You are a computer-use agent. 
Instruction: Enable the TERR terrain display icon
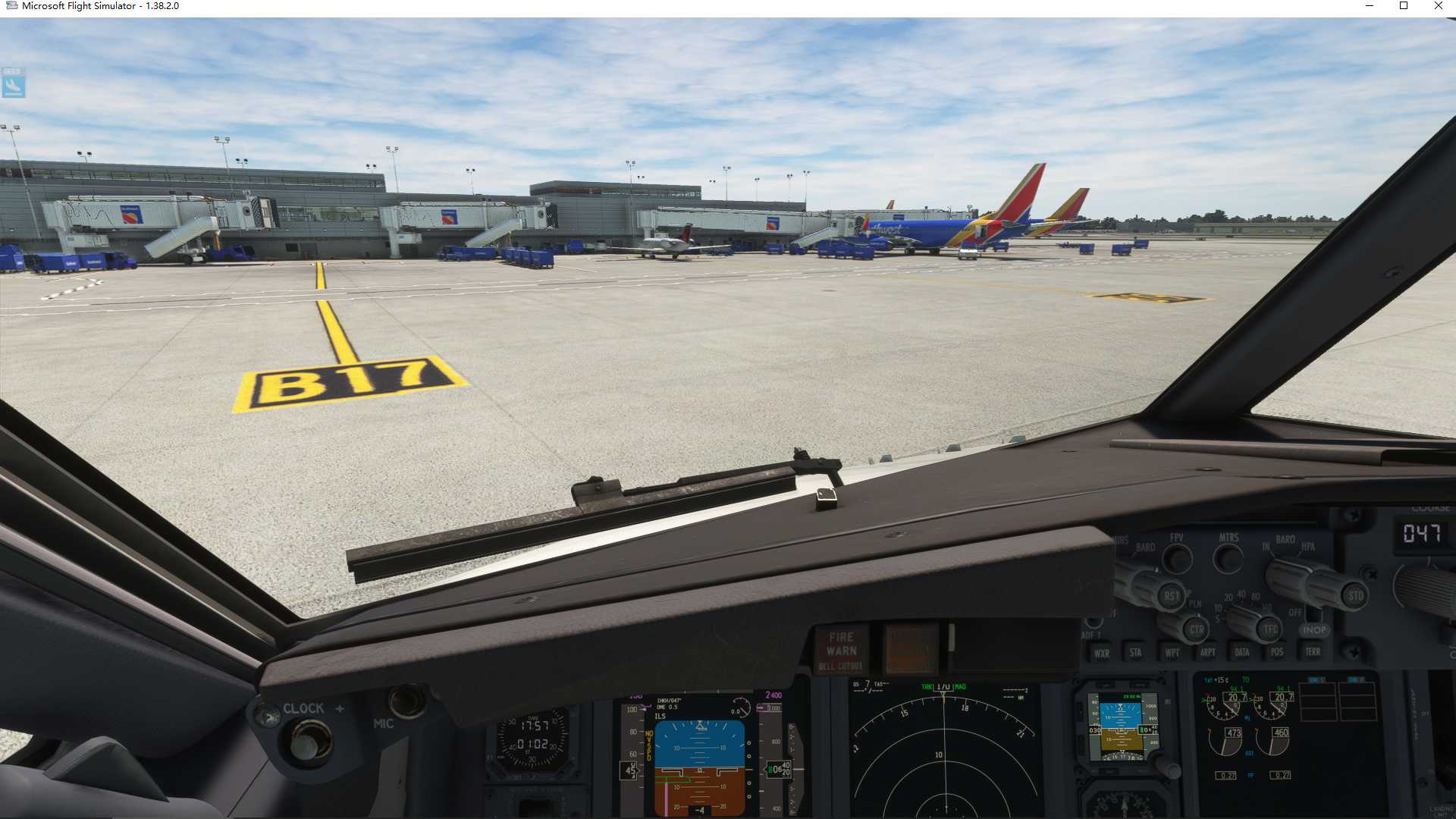1313,651
